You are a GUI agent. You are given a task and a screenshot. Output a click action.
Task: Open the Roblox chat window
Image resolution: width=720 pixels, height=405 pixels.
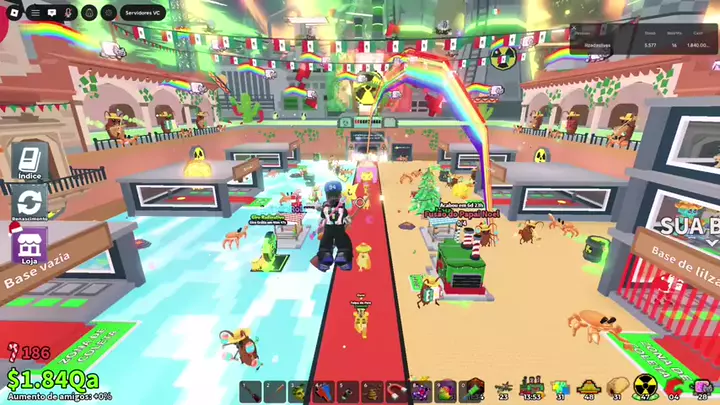(51, 14)
